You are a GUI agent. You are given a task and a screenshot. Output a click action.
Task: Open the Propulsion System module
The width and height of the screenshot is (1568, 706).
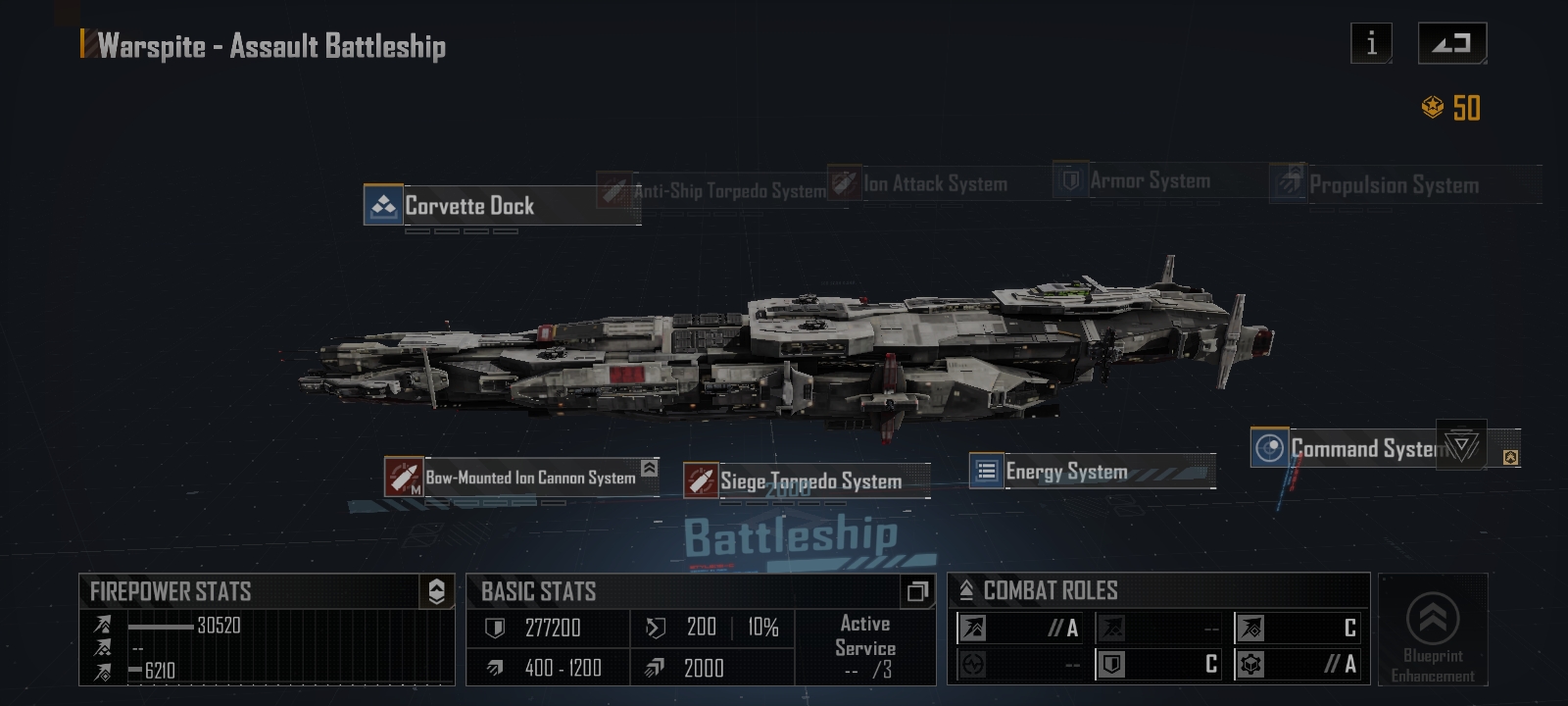pos(1393,184)
